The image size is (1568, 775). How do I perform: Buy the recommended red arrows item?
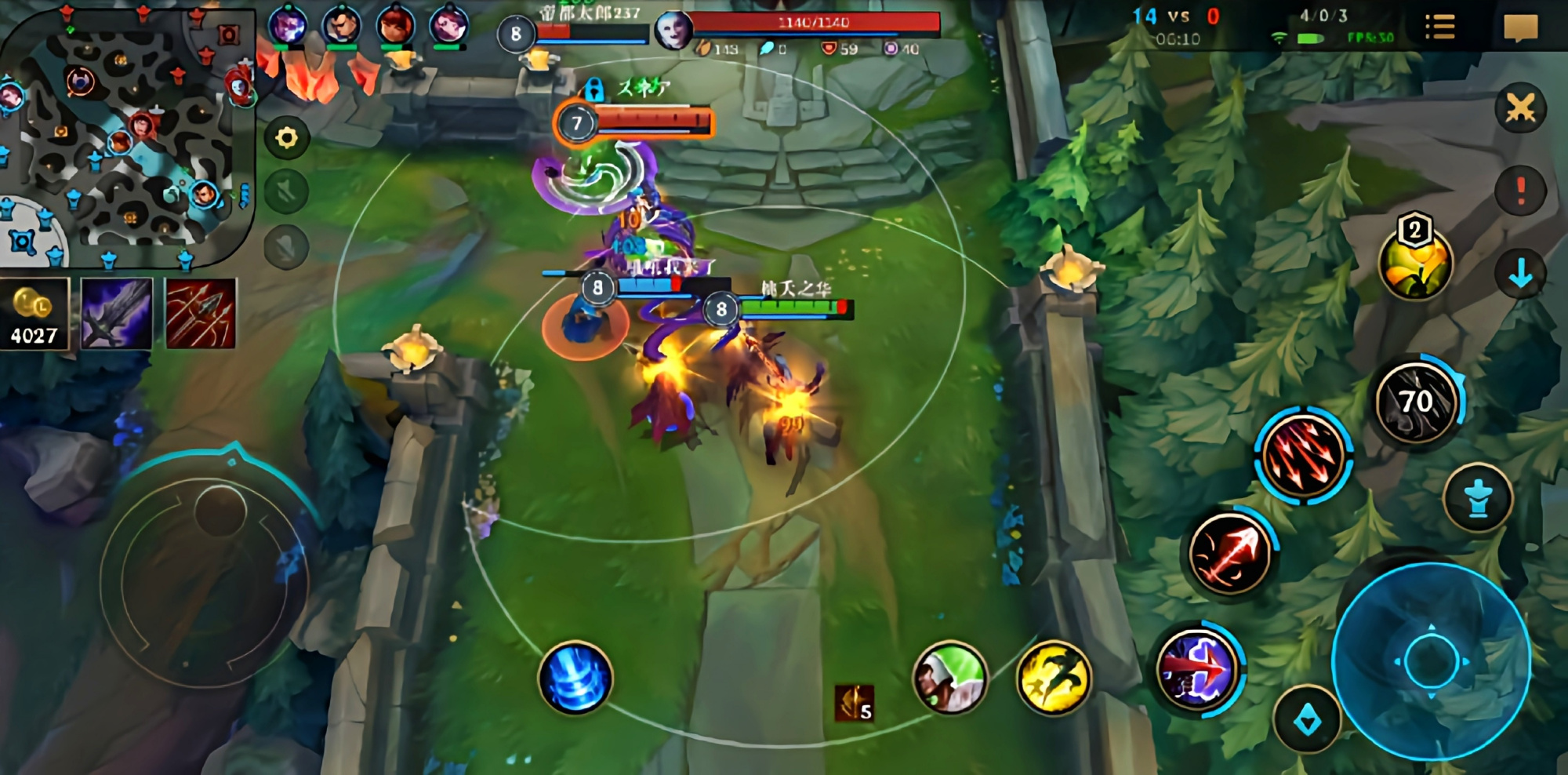pos(201,314)
